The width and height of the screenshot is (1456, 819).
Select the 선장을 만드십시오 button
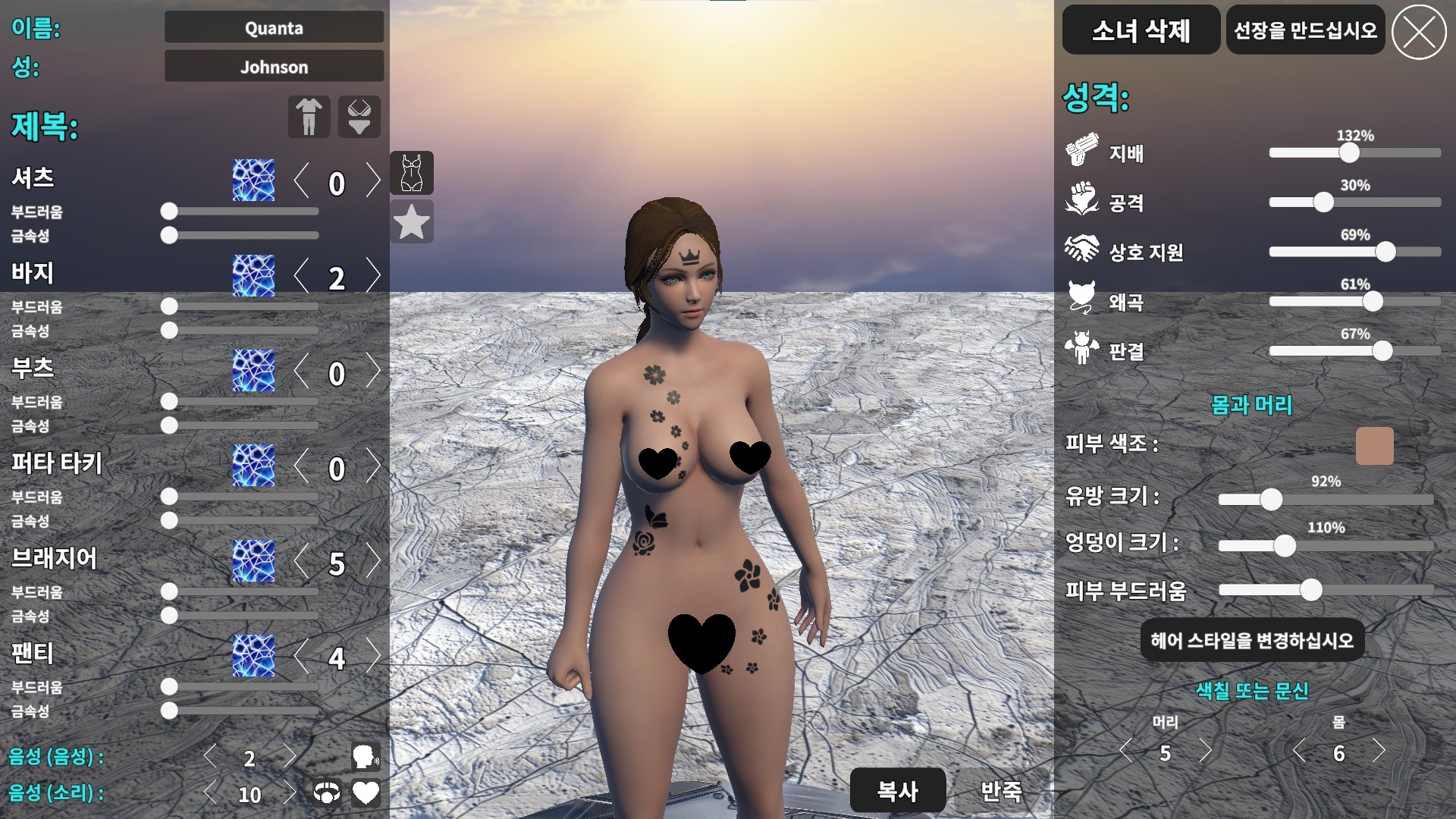(1305, 30)
